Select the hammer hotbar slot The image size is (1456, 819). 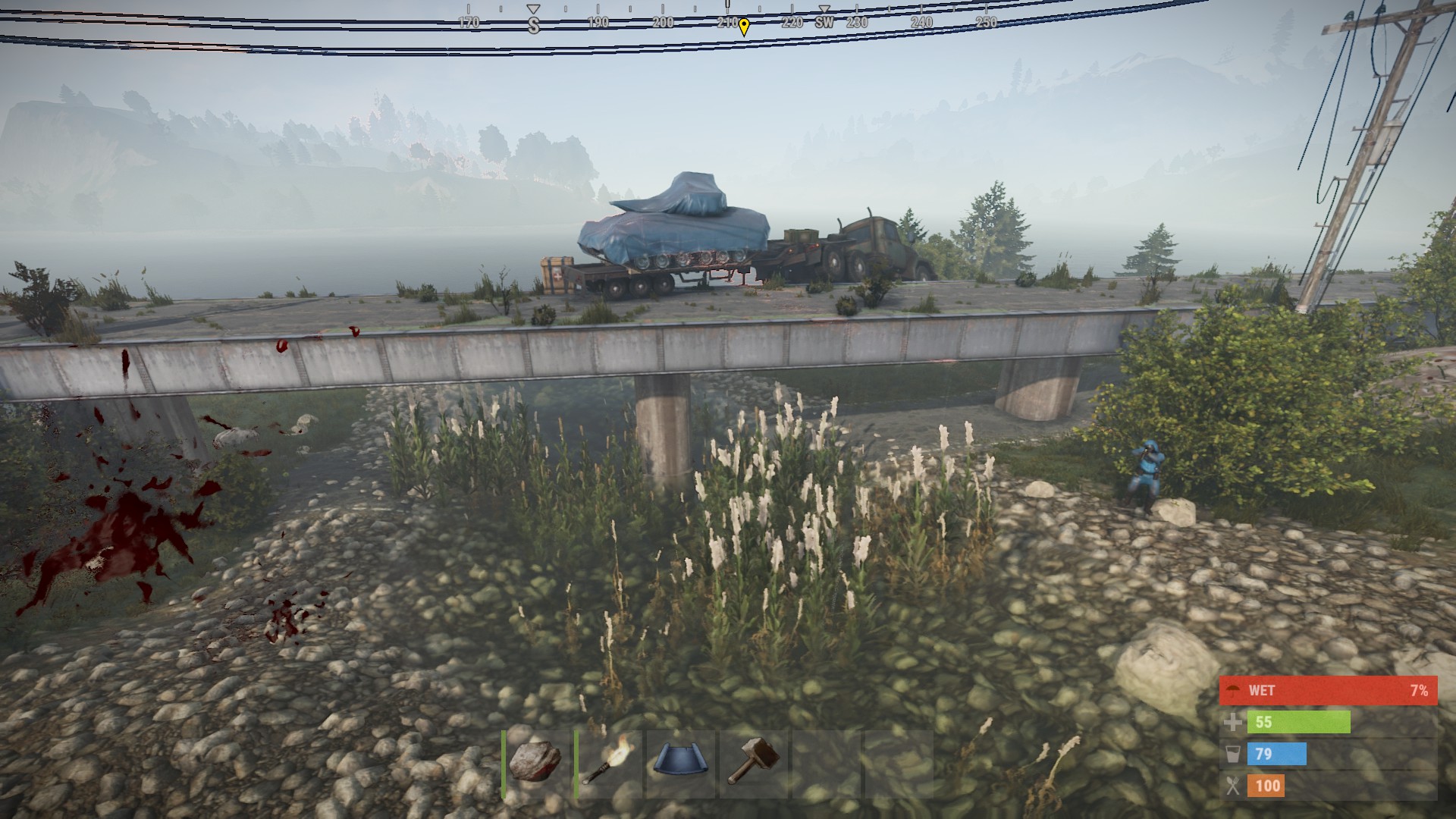tap(753, 764)
